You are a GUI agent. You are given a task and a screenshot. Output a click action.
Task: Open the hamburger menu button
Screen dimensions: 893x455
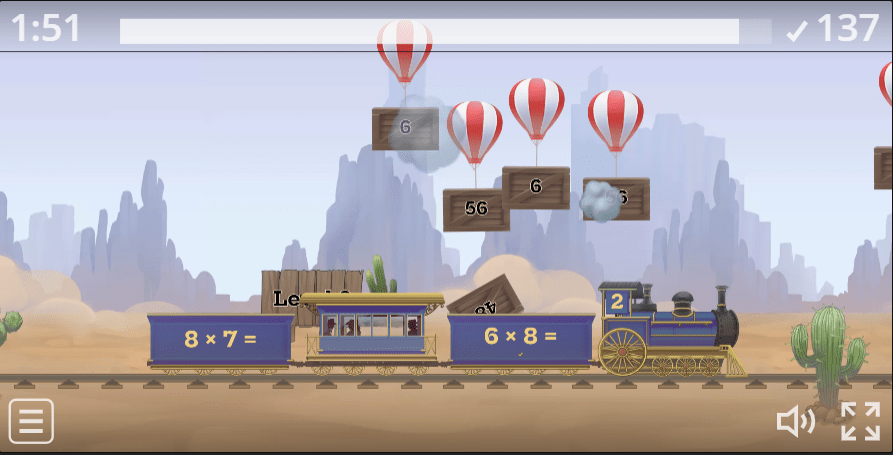[31, 421]
